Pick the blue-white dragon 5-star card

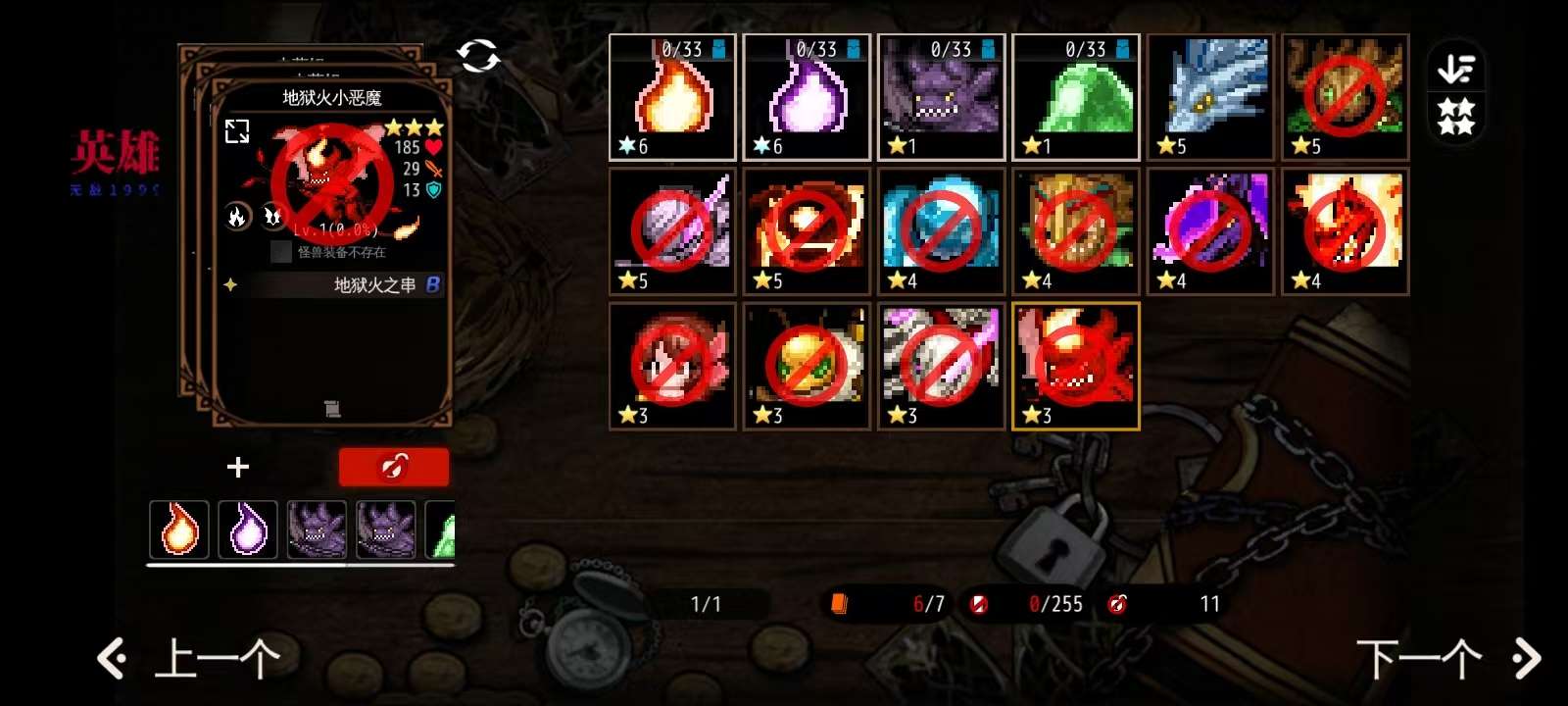1210,97
